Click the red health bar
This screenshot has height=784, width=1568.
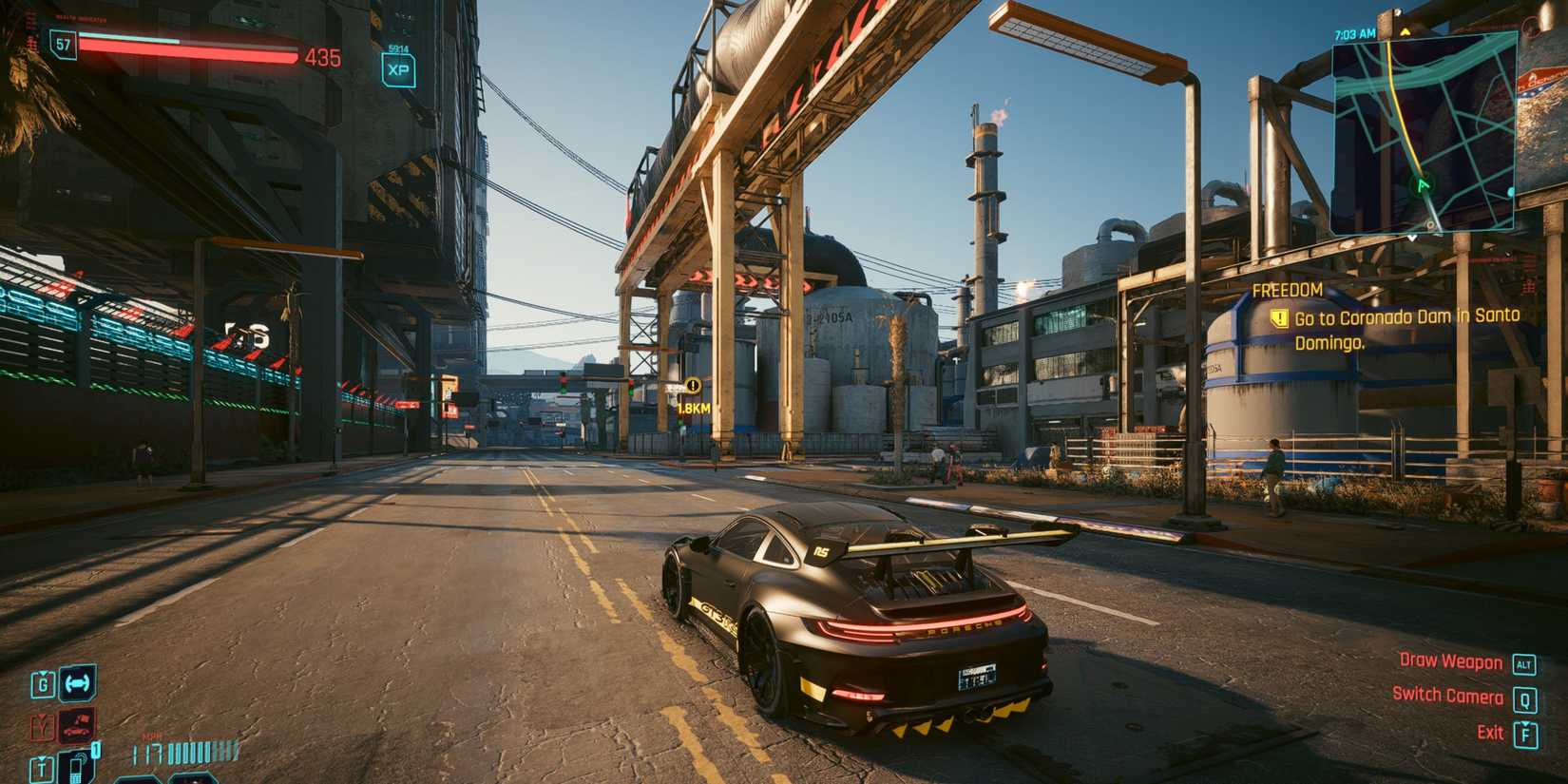click(x=185, y=49)
